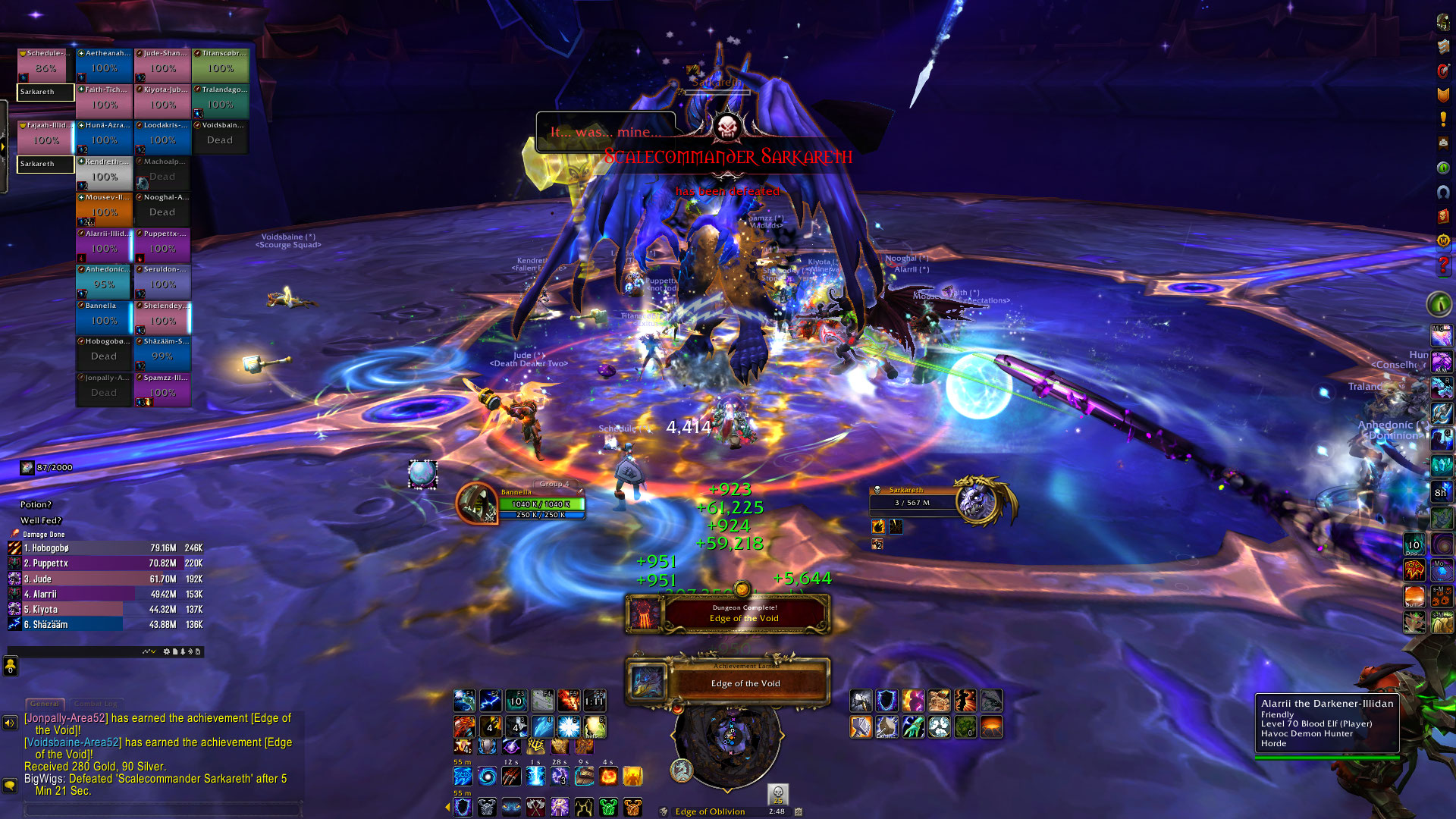This screenshot has height=819, width=1456.
Task: Select Aetheanah's raid frame
Action: tap(104, 64)
